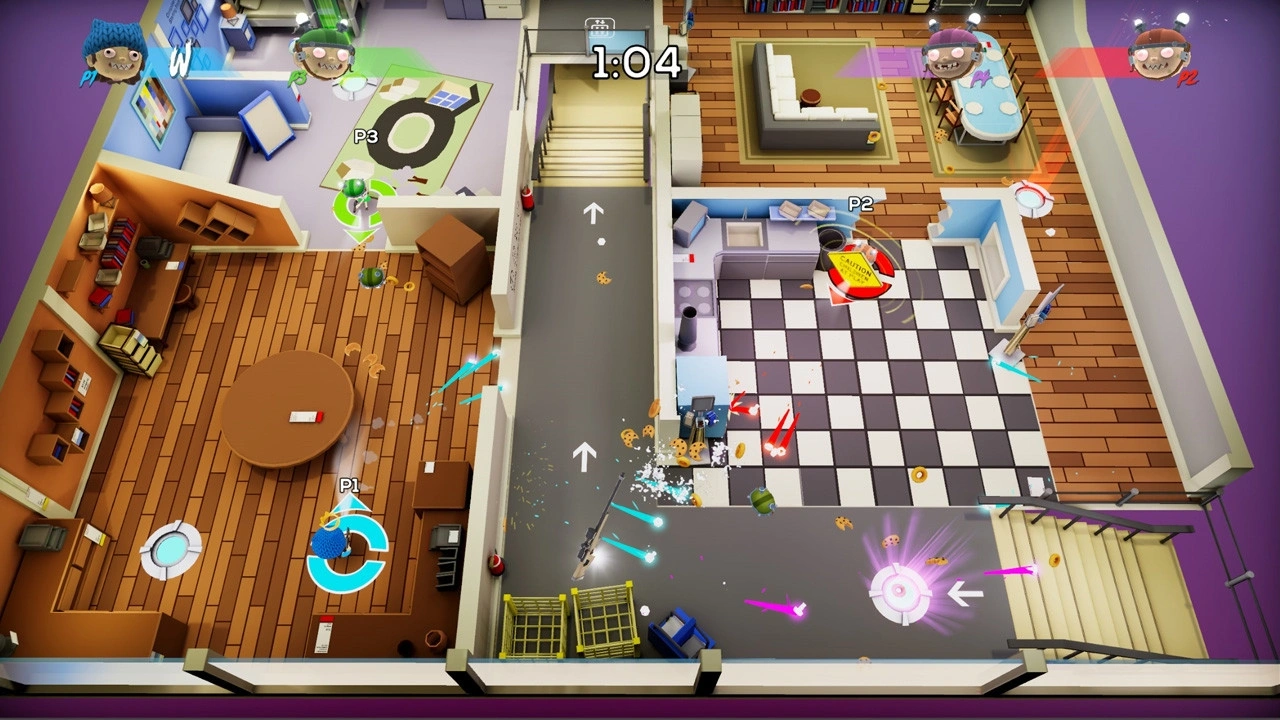Click the P1 blue beanie player portrait
The image size is (1280, 720).
tap(113, 52)
